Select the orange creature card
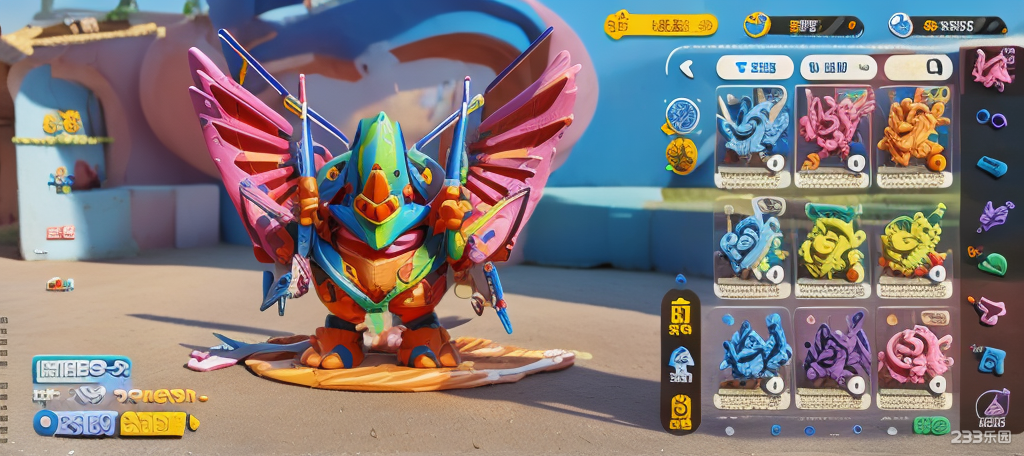The width and height of the screenshot is (1024, 456). click(x=914, y=136)
